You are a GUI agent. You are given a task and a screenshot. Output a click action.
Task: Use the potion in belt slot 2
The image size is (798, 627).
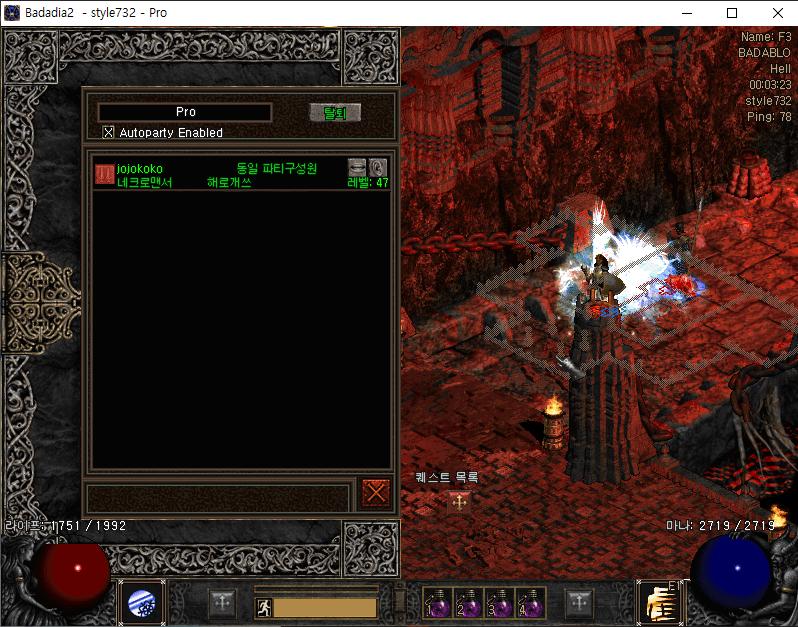(x=467, y=602)
